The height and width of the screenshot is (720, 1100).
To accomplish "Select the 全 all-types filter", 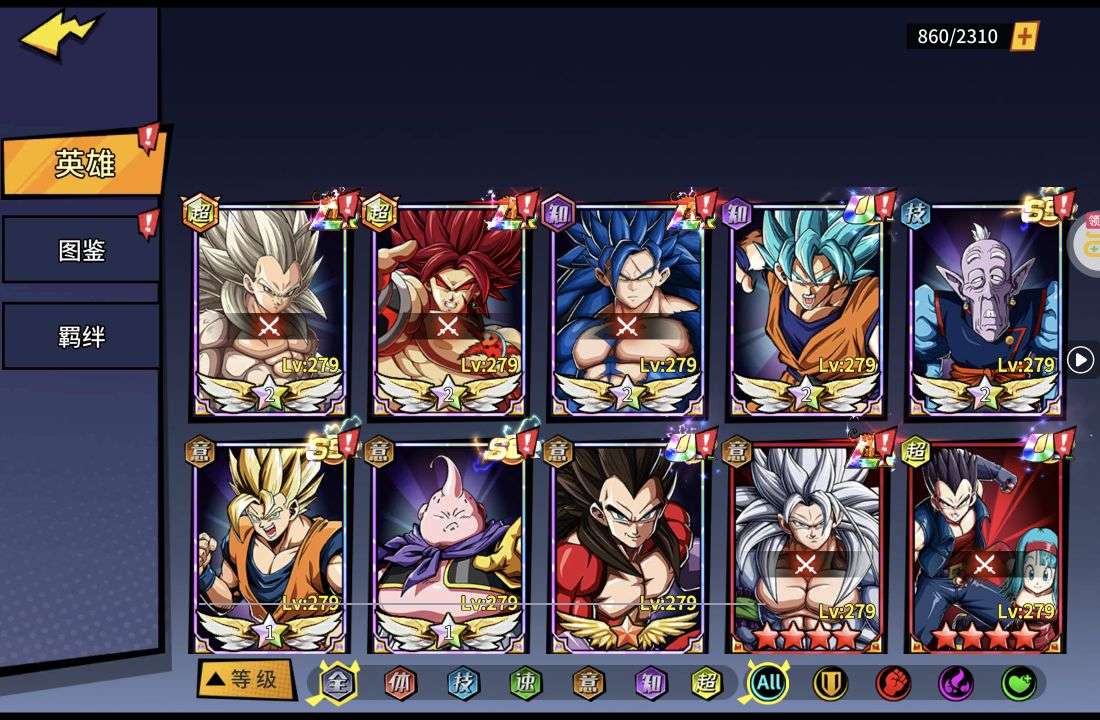I will (338, 684).
